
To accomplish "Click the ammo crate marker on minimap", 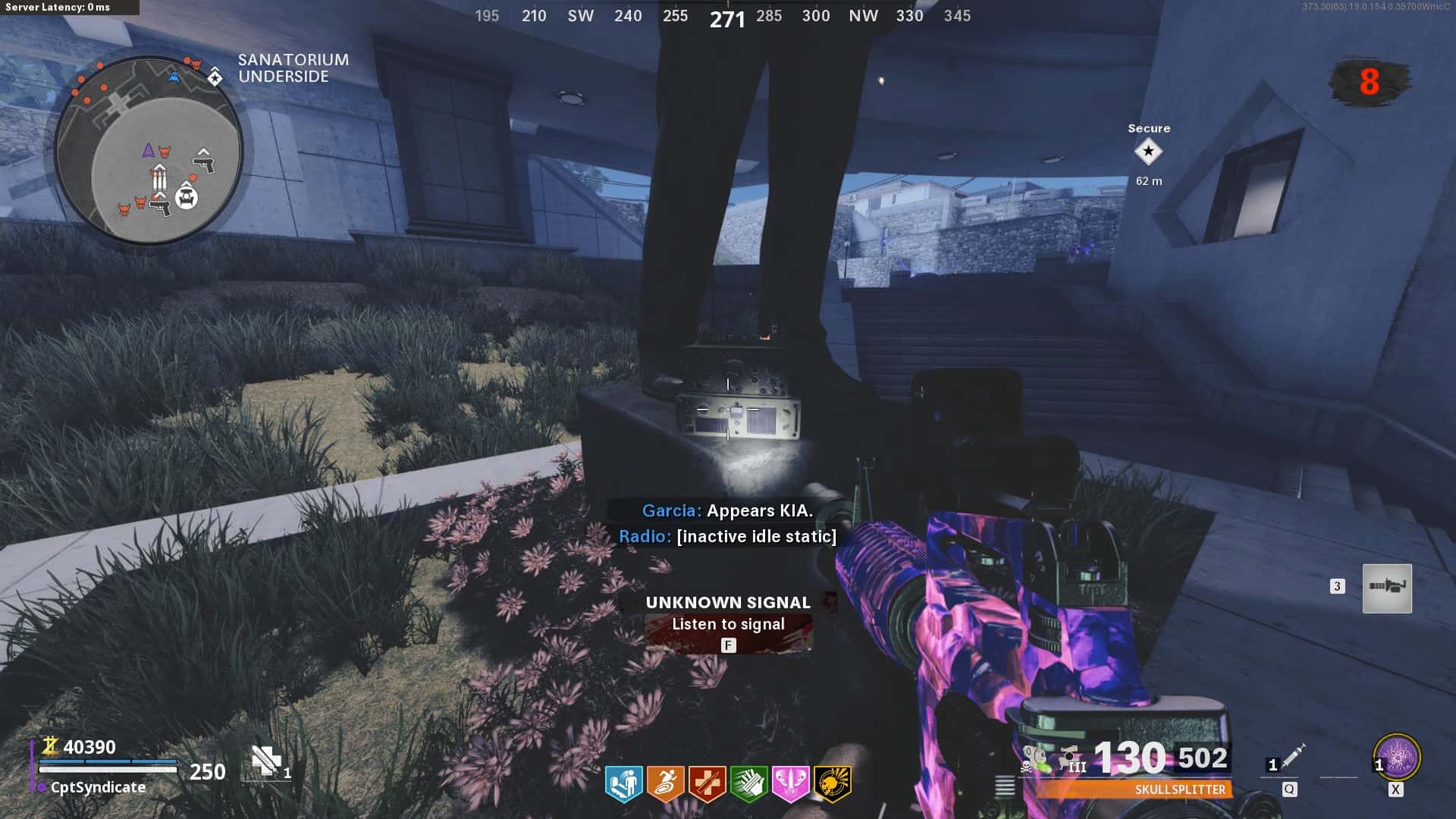I will click(x=158, y=177).
